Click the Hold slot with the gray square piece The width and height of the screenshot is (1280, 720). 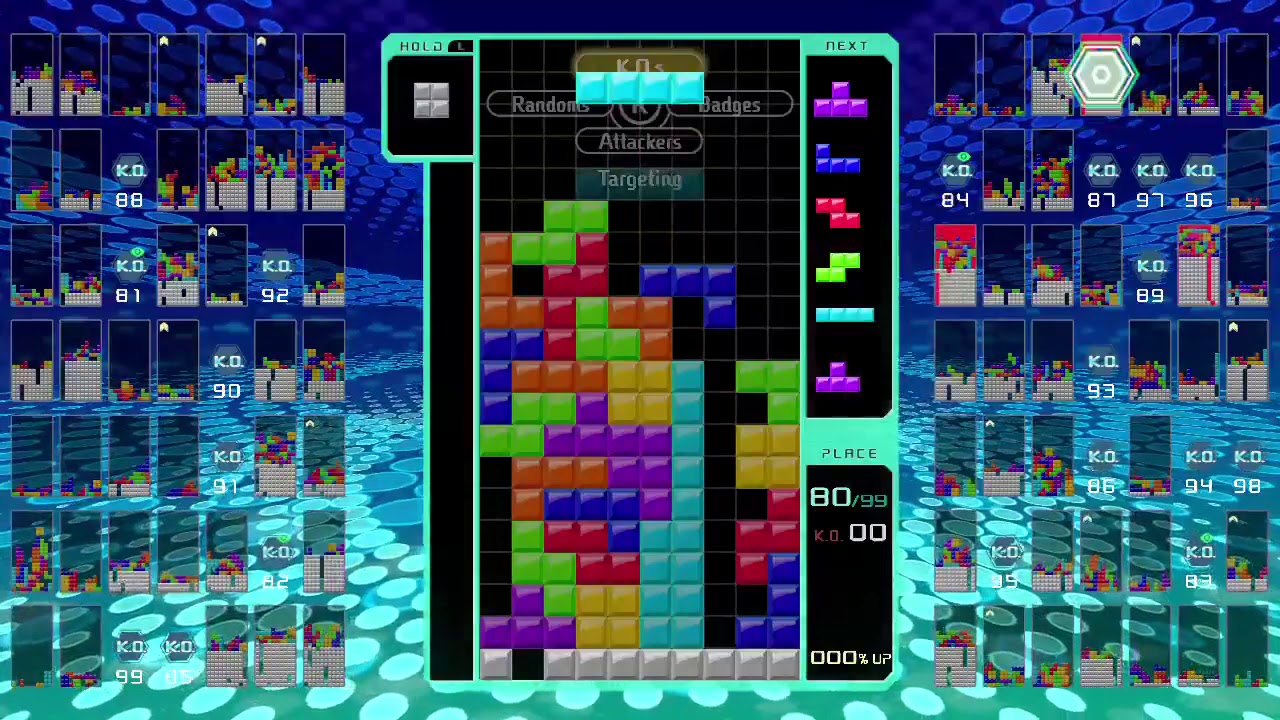click(x=431, y=100)
